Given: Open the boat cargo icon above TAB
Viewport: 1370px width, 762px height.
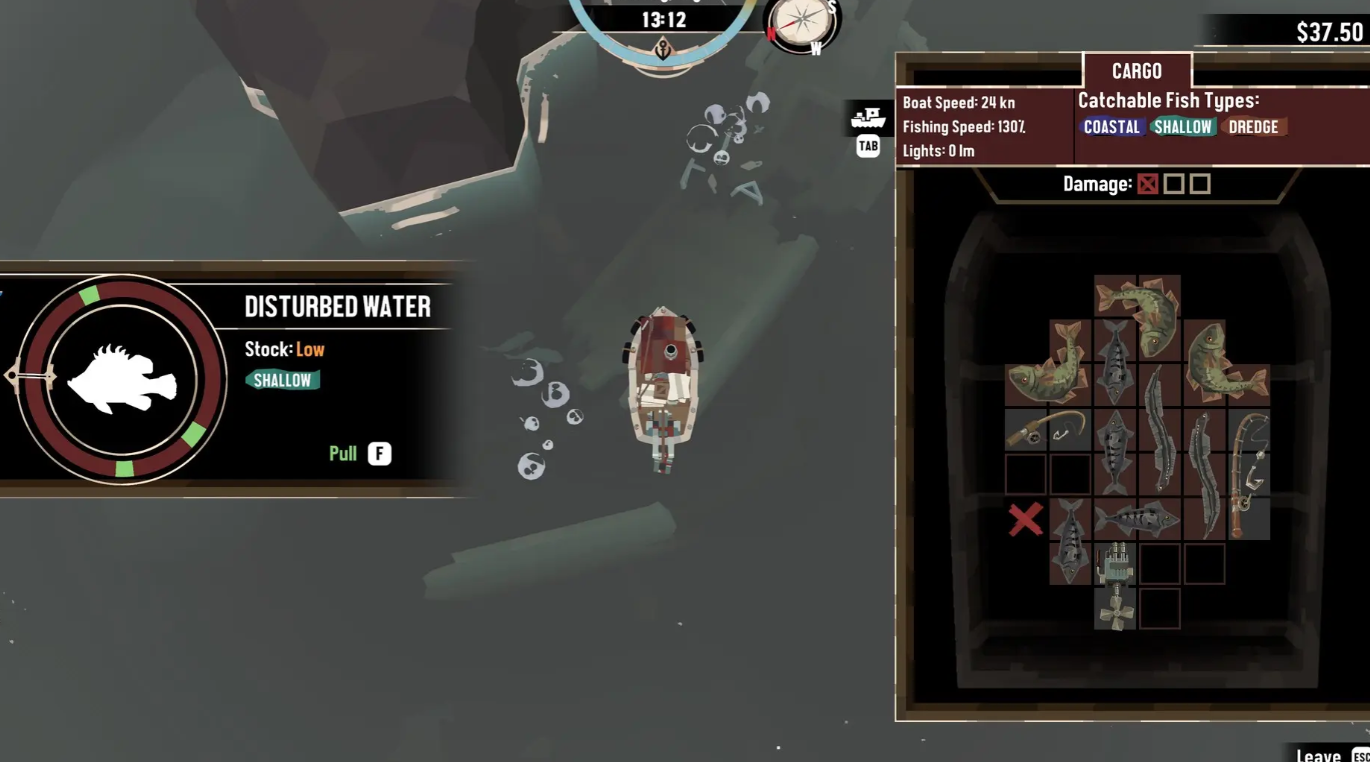Looking at the screenshot, I should point(868,119).
